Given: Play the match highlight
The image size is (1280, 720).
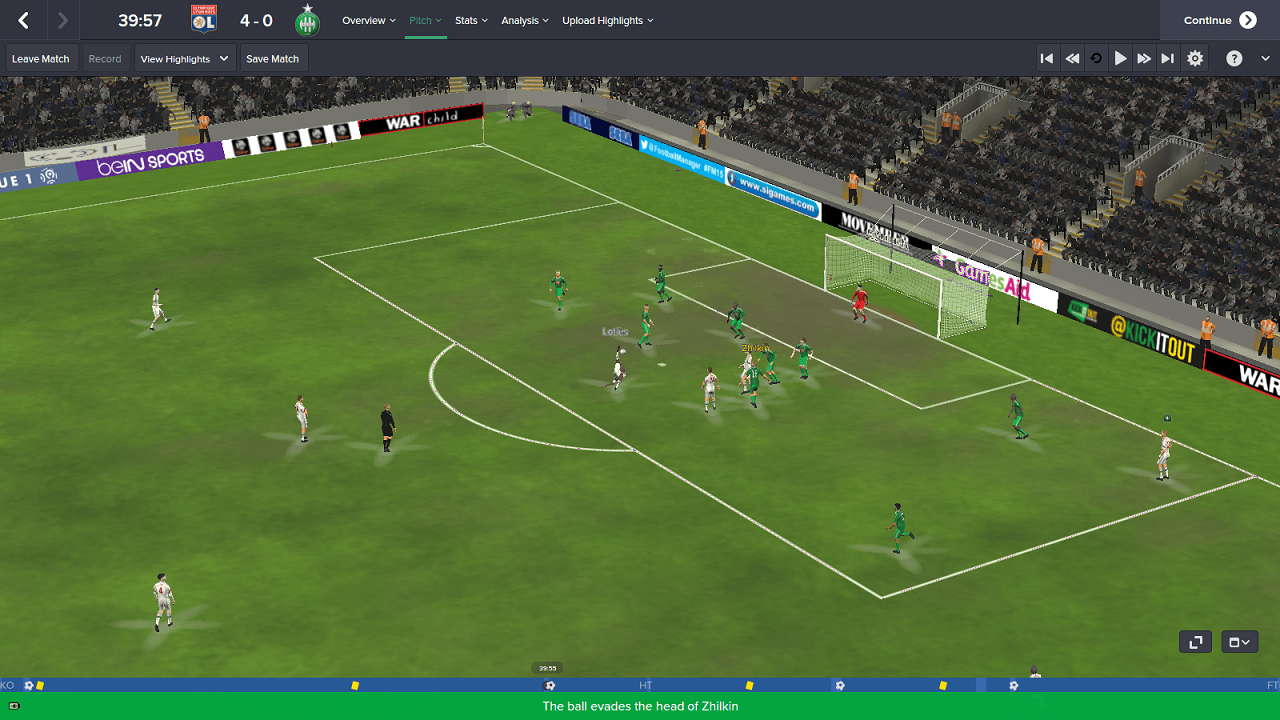Looking at the screenshot, I should tap(1120, 59).
